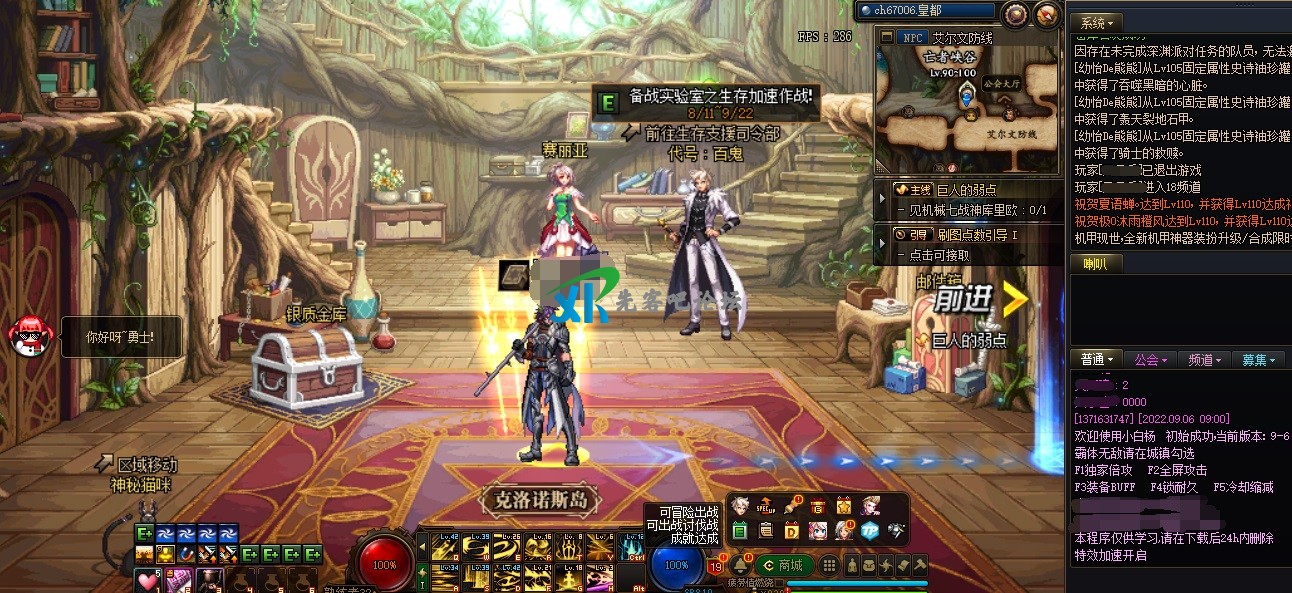Click the blue TP hexagon icon
This screenshot has width=1292, height=593.
click(x=870, y=530)
